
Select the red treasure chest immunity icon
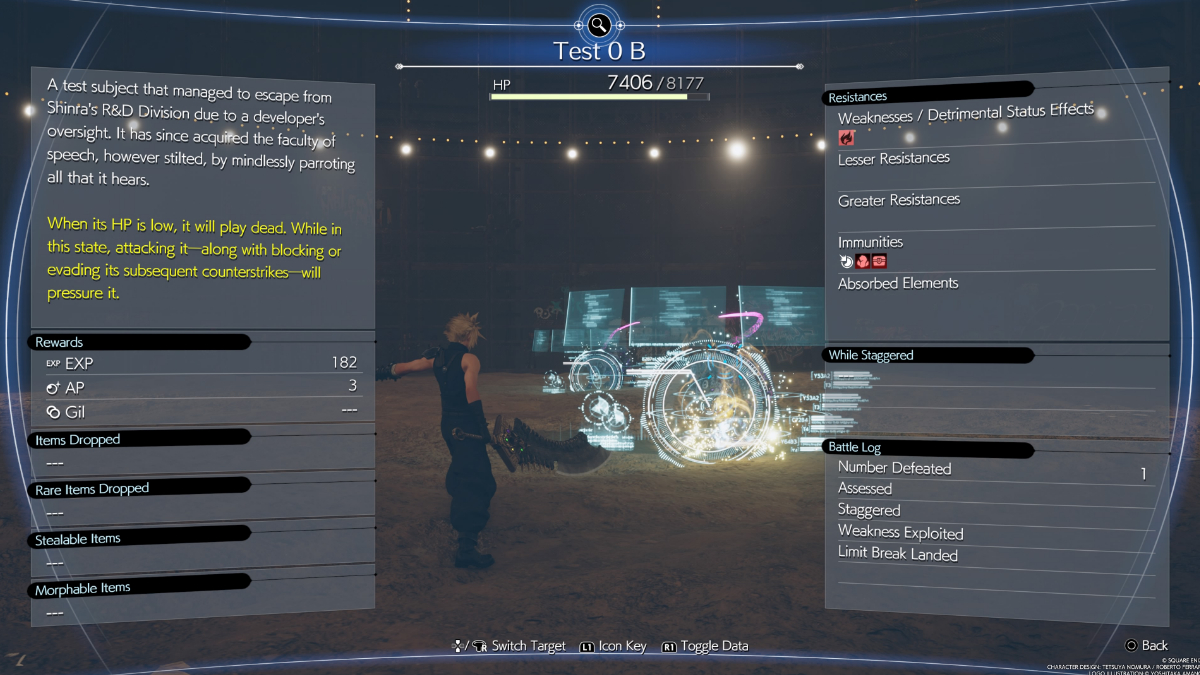(879, 262)
